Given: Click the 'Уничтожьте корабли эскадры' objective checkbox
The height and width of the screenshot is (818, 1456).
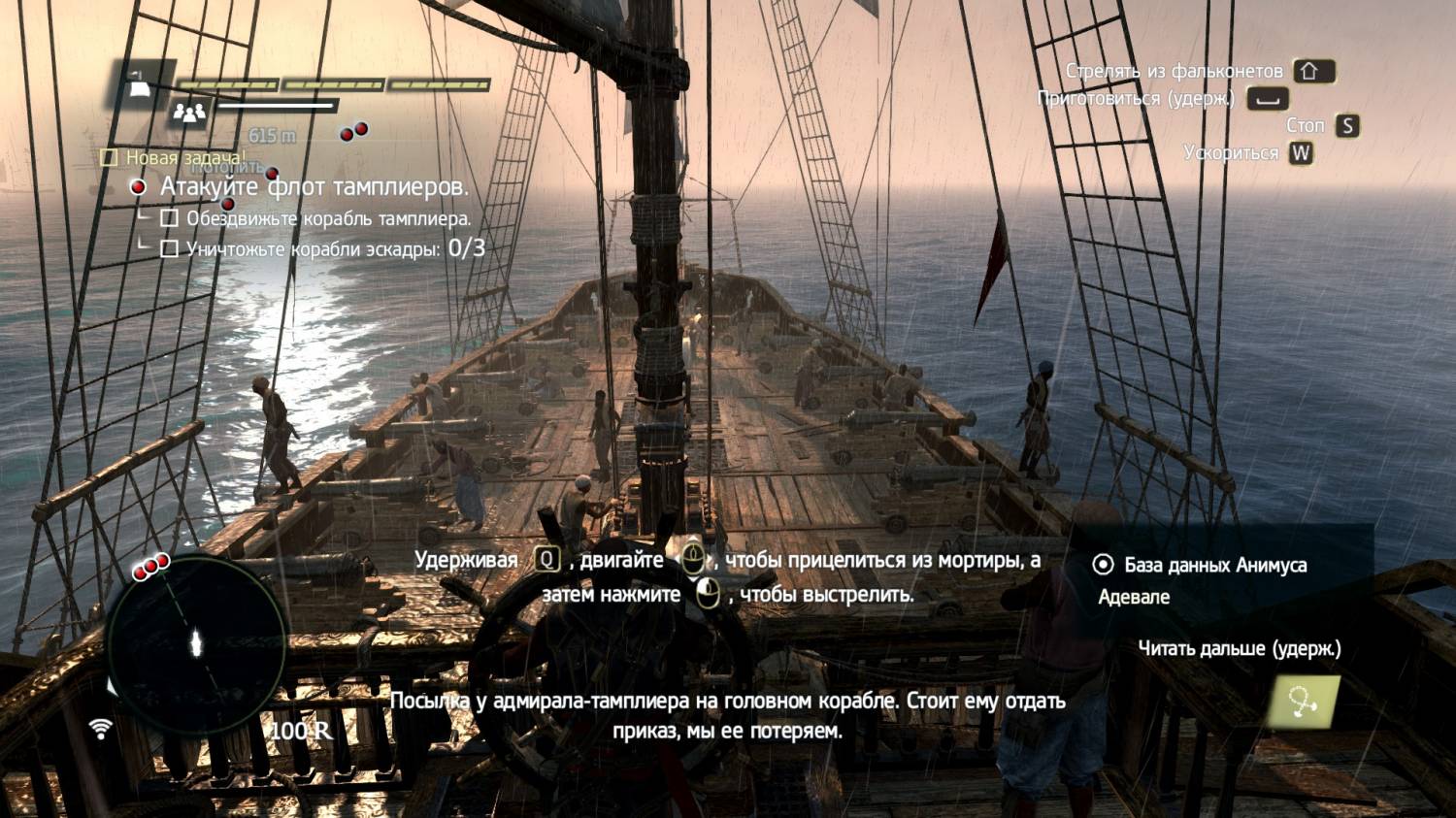Looking at the screenshot, I should 170,249.
